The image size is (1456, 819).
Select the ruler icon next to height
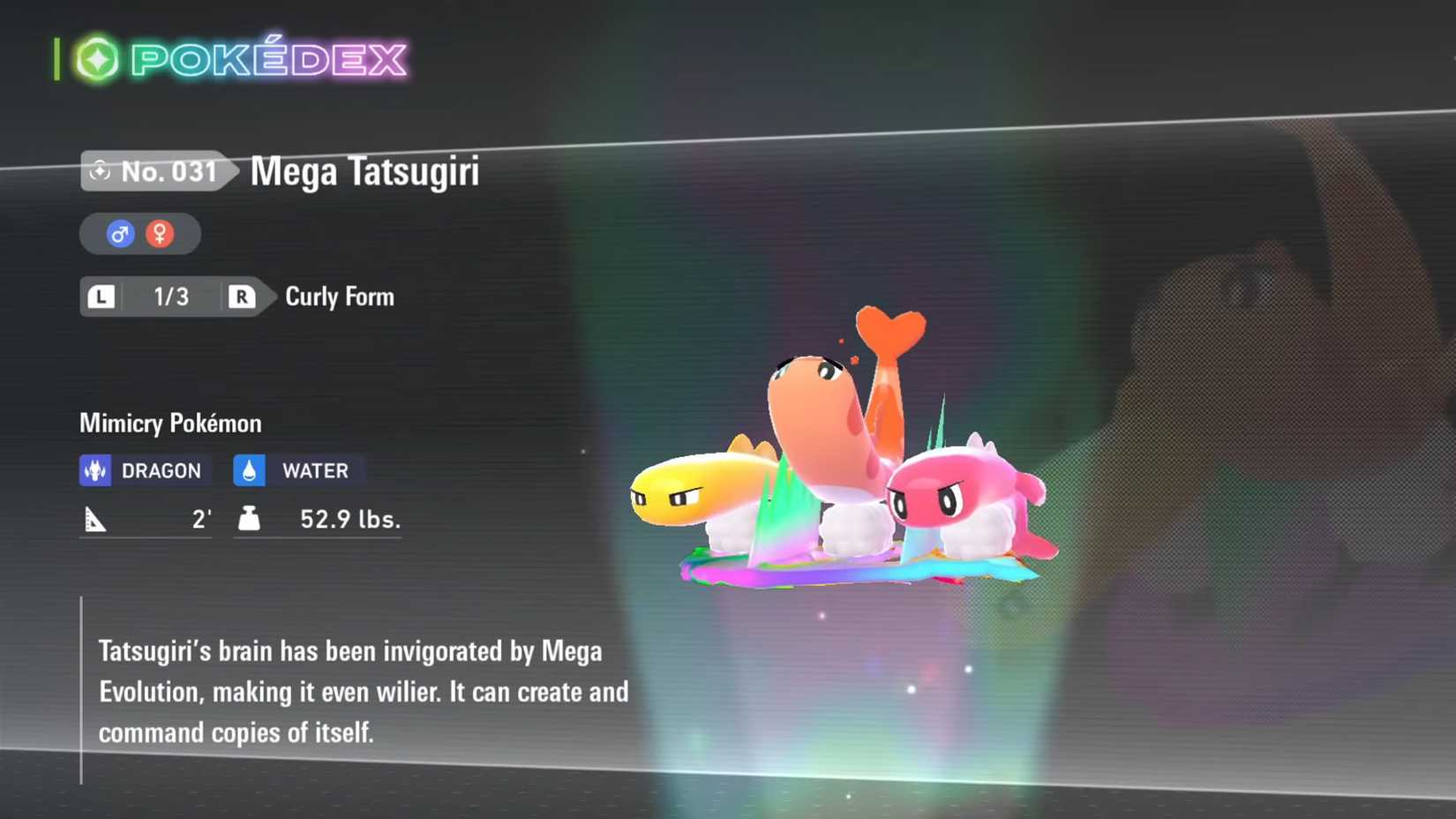(x=97, y=519)
